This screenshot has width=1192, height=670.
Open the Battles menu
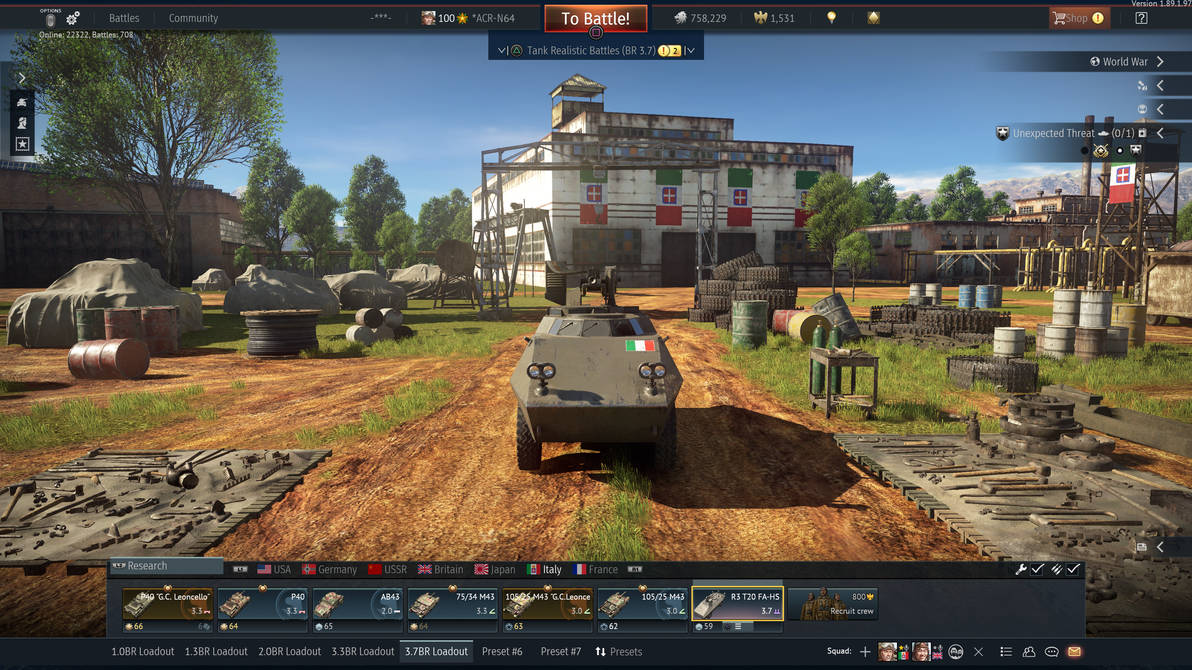click(124, 18)
